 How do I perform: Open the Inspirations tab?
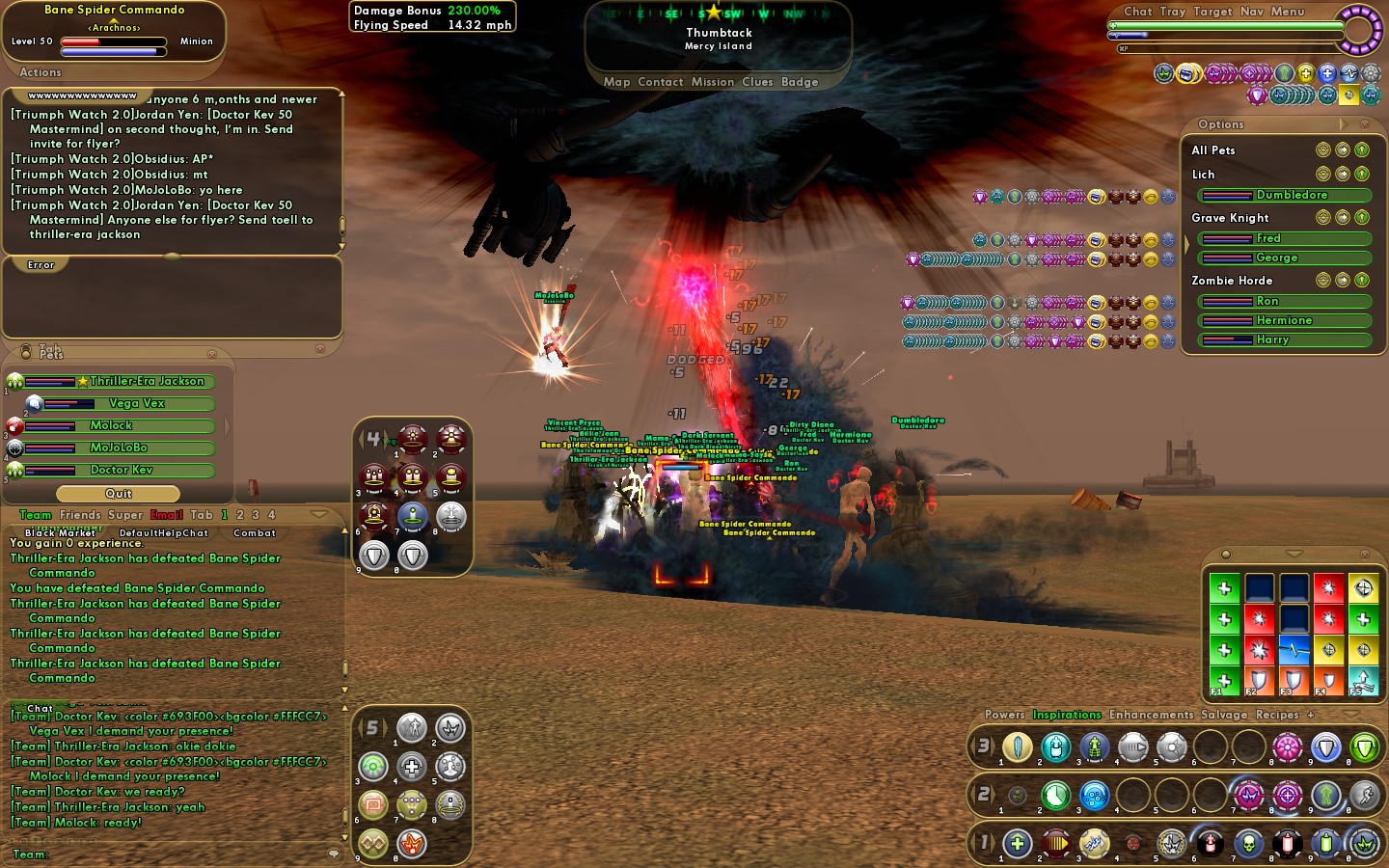tap(1067, 715)
